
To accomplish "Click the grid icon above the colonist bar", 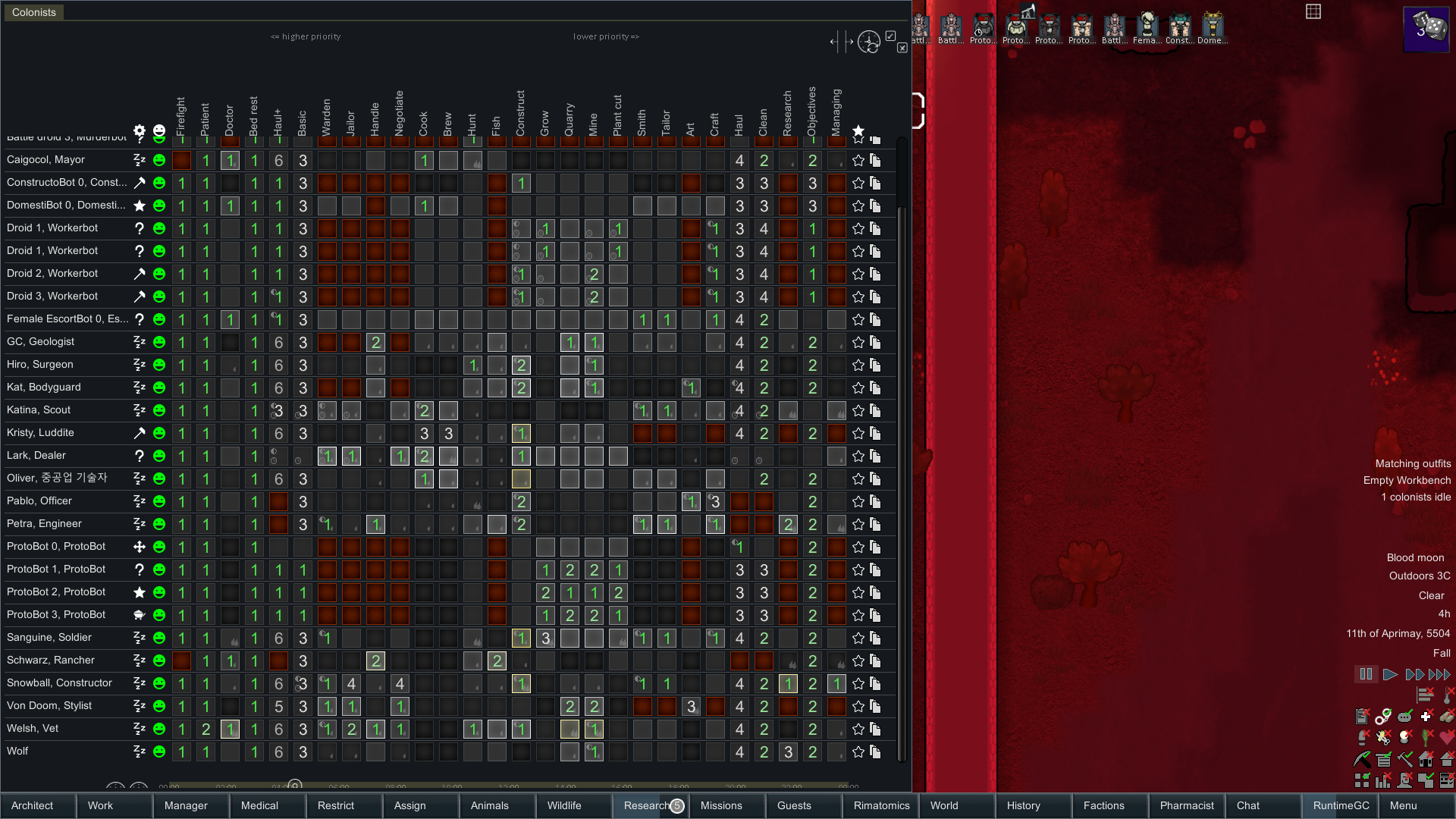I will point(1314,12).
